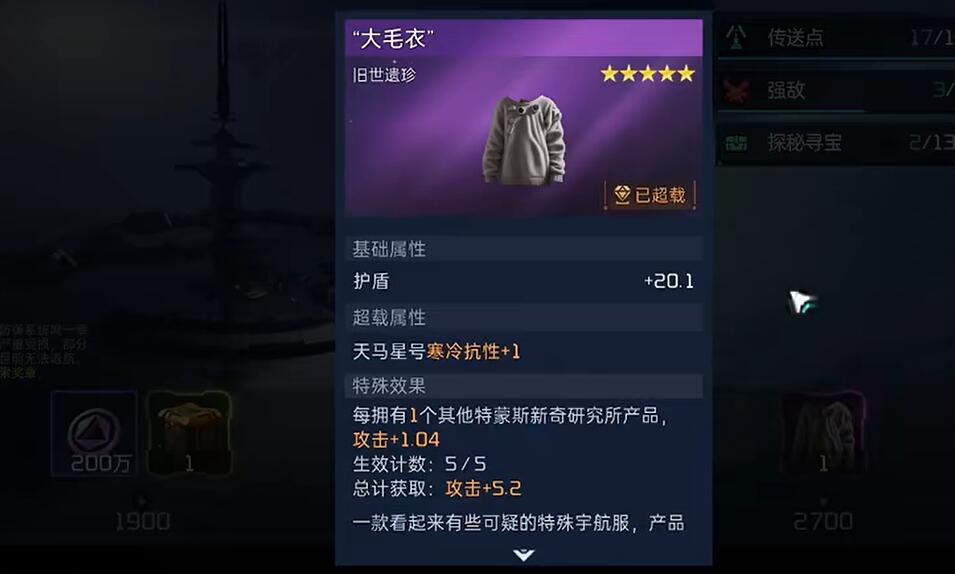Pick the dimmed sweater reward slot

pyautogui.click(x=823, y=433)
